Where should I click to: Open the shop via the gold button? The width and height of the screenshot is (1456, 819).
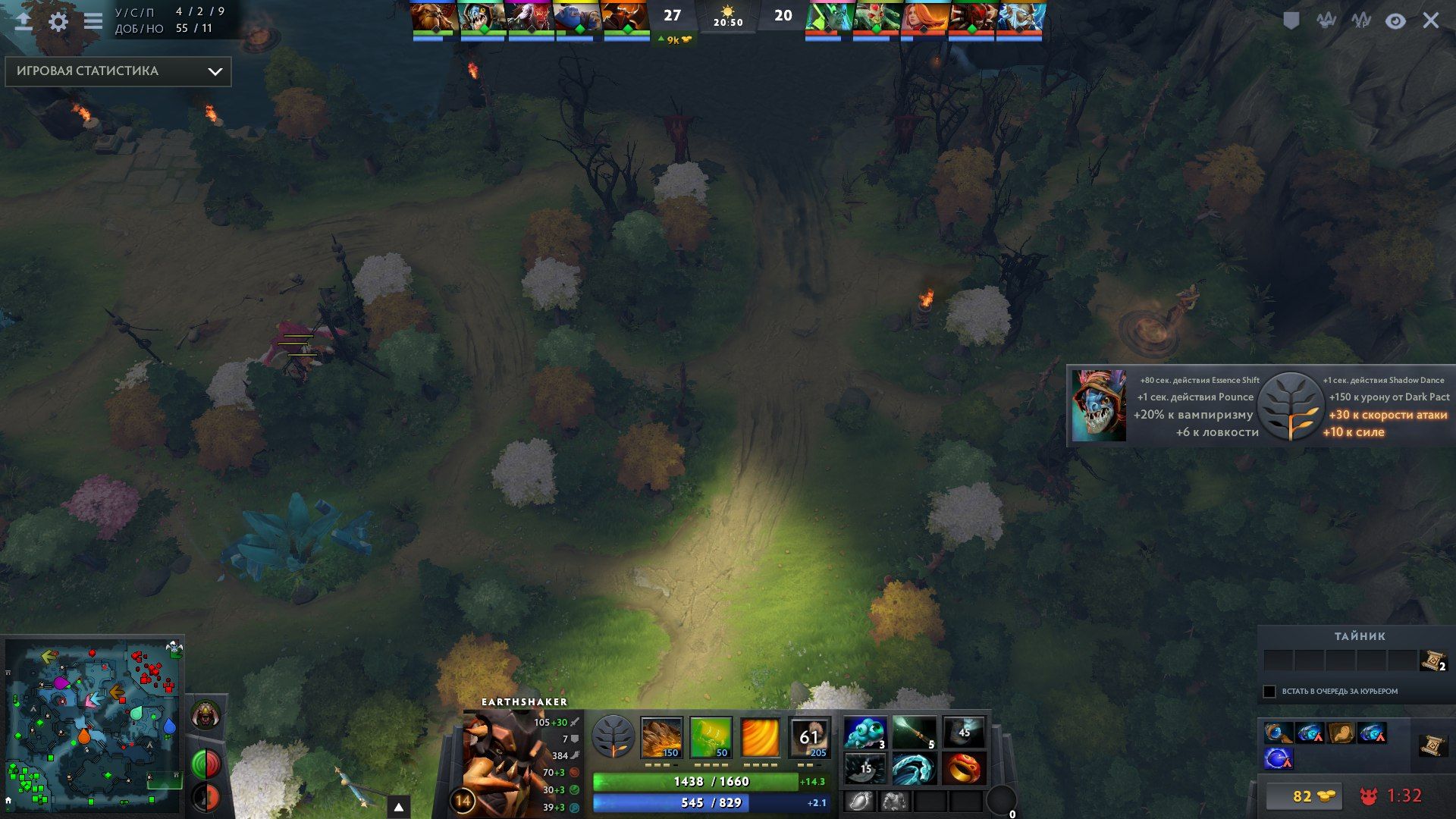click(x=1304, y=796)
